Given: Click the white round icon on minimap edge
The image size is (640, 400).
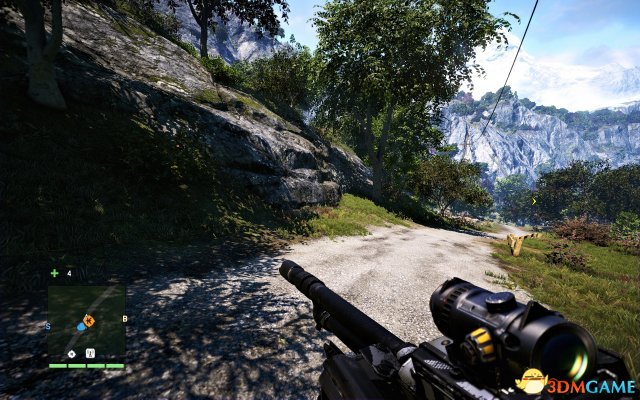Looking at the screenshot, I should point(71,353).
